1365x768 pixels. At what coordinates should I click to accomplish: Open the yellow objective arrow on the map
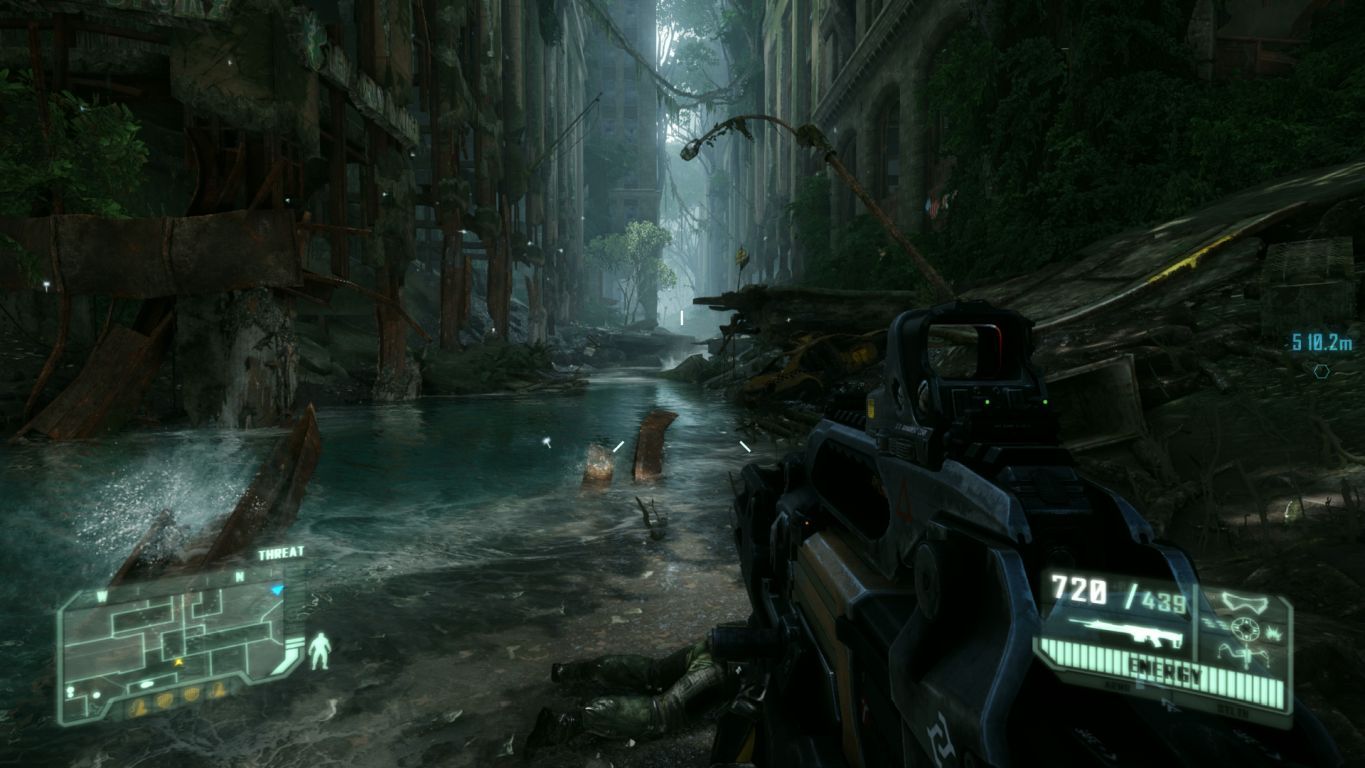click(x=178, y=660)
